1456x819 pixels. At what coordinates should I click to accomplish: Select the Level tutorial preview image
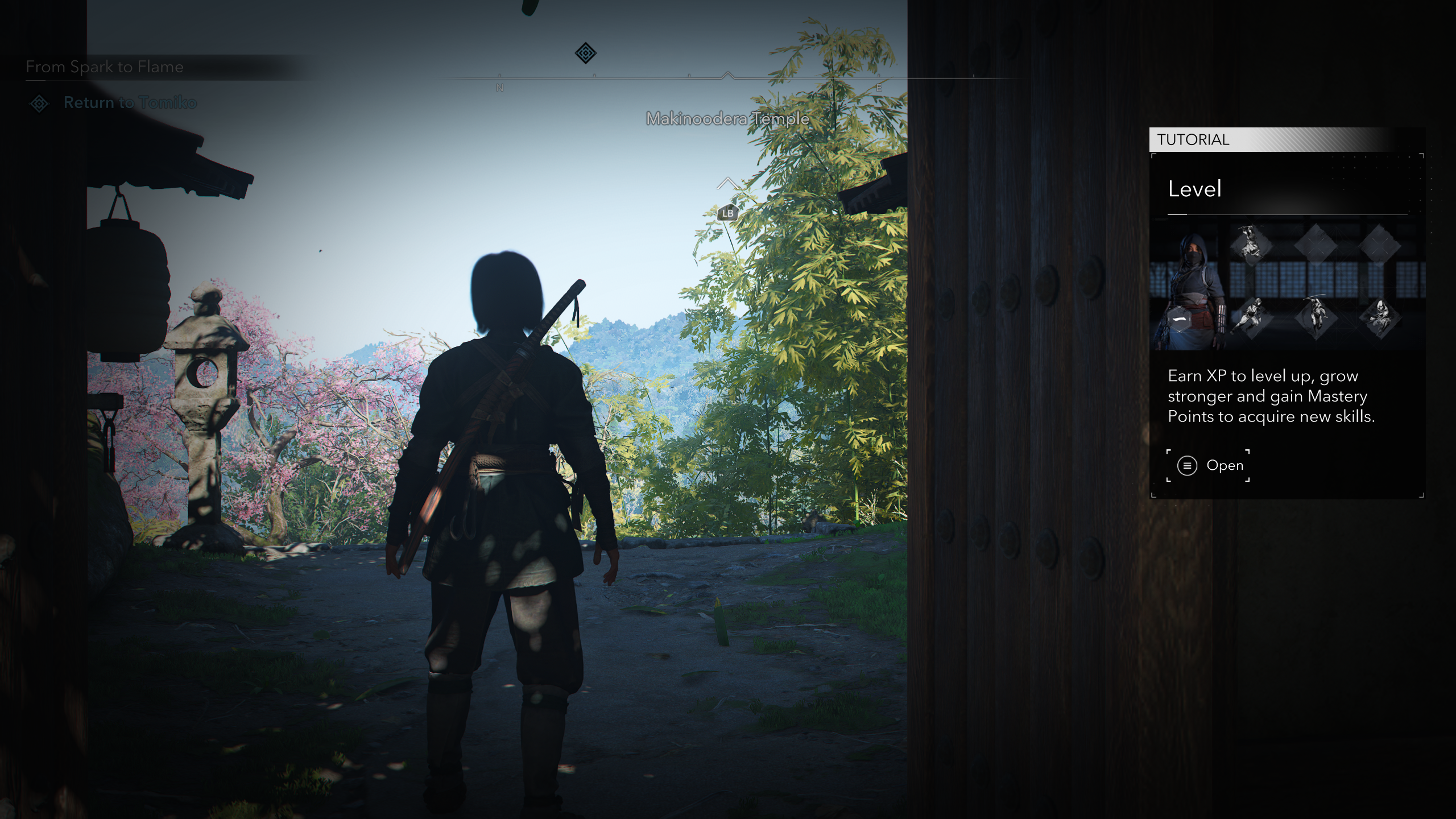(x=1287, y=284)
